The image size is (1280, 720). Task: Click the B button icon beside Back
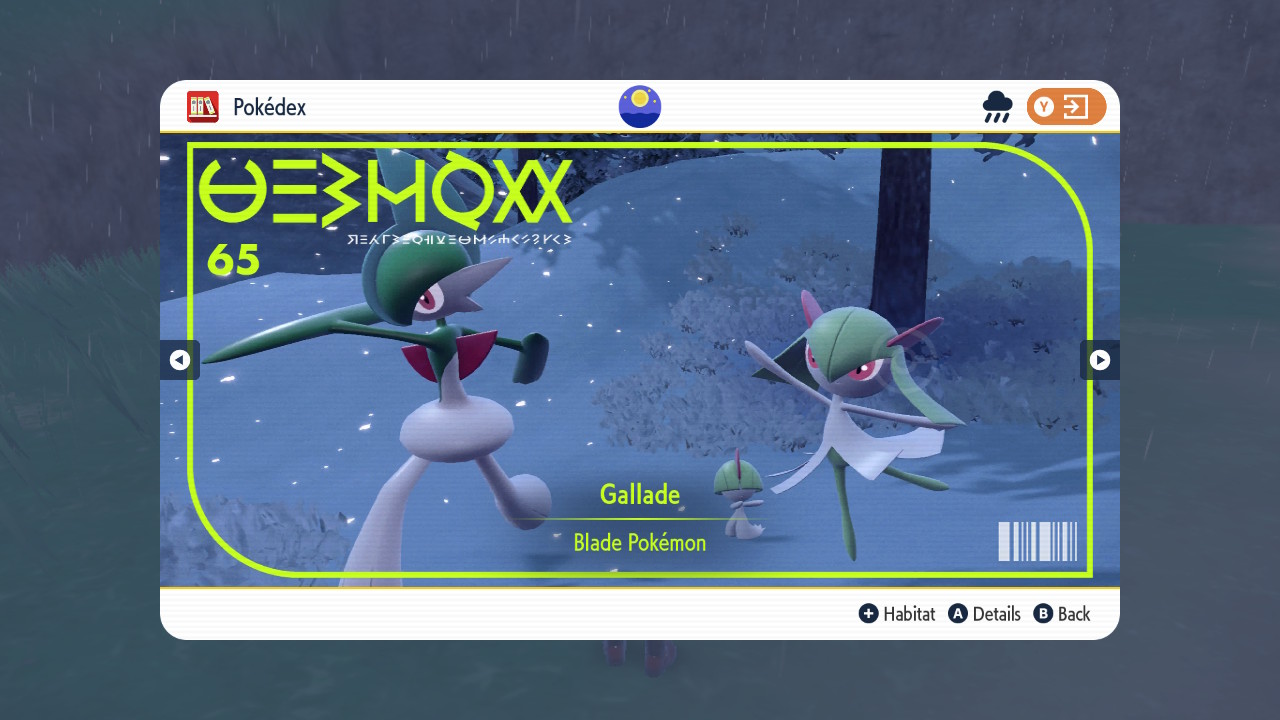pyautogui.click(x=1043, y=614)
